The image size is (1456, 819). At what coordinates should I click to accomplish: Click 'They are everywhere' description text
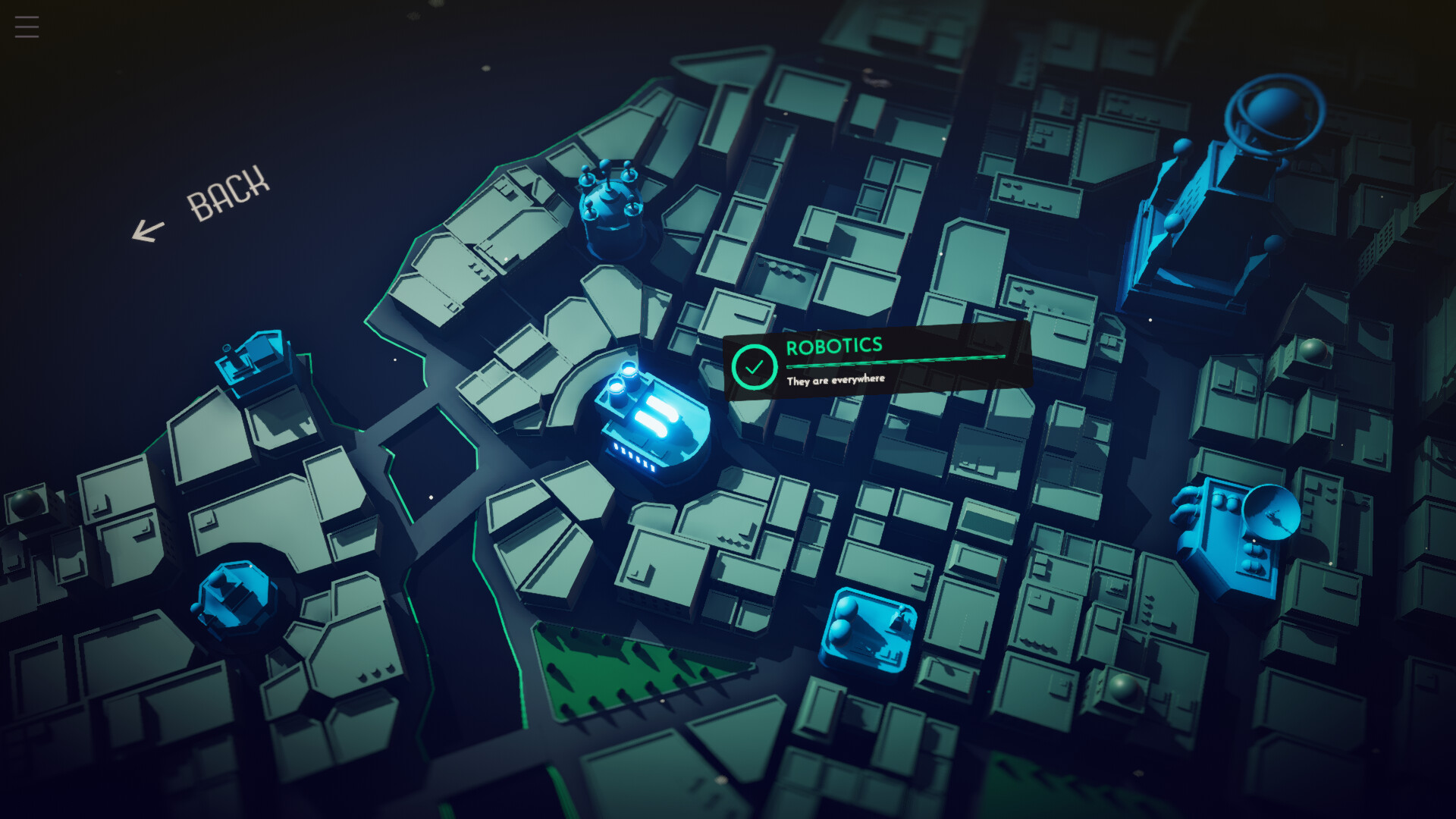pos(836,379)
